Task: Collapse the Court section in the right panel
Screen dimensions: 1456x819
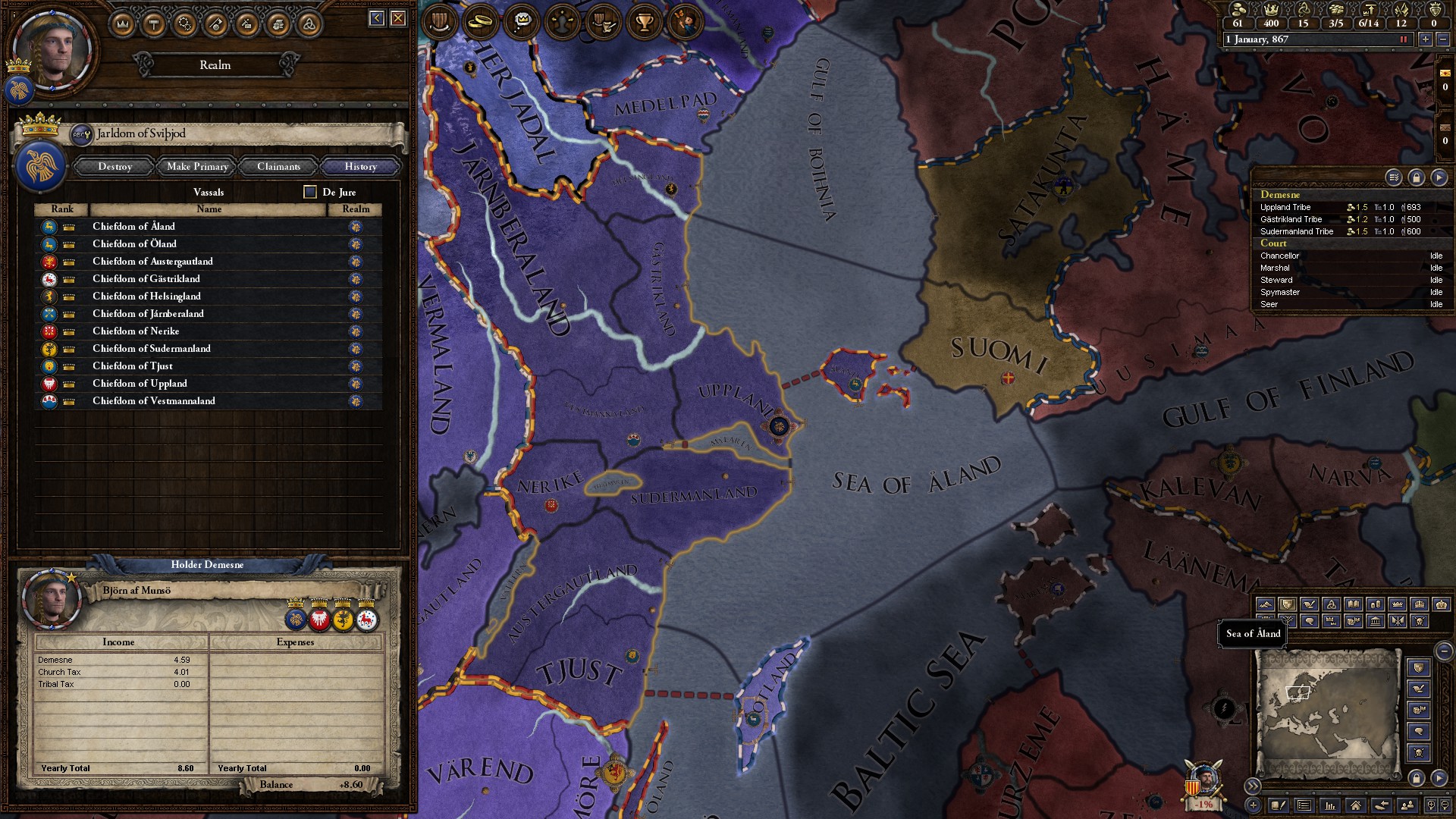Action: click(x=1273, y=243)
